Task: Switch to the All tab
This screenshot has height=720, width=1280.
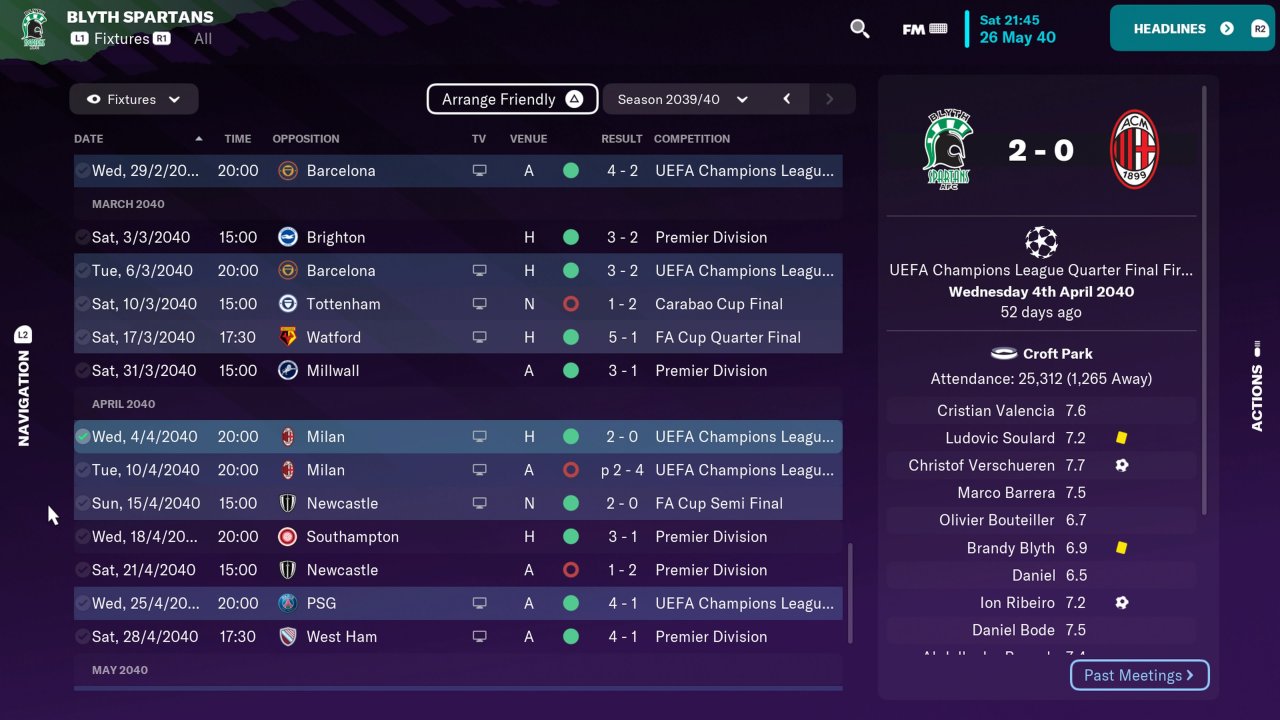Action: 203,39
